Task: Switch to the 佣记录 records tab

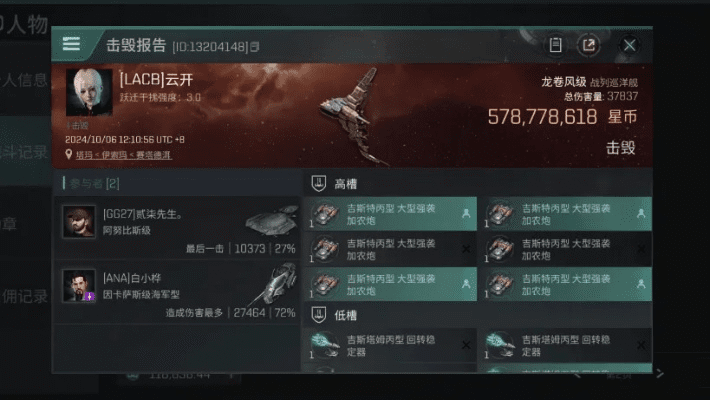Action: tap(25, 297)
